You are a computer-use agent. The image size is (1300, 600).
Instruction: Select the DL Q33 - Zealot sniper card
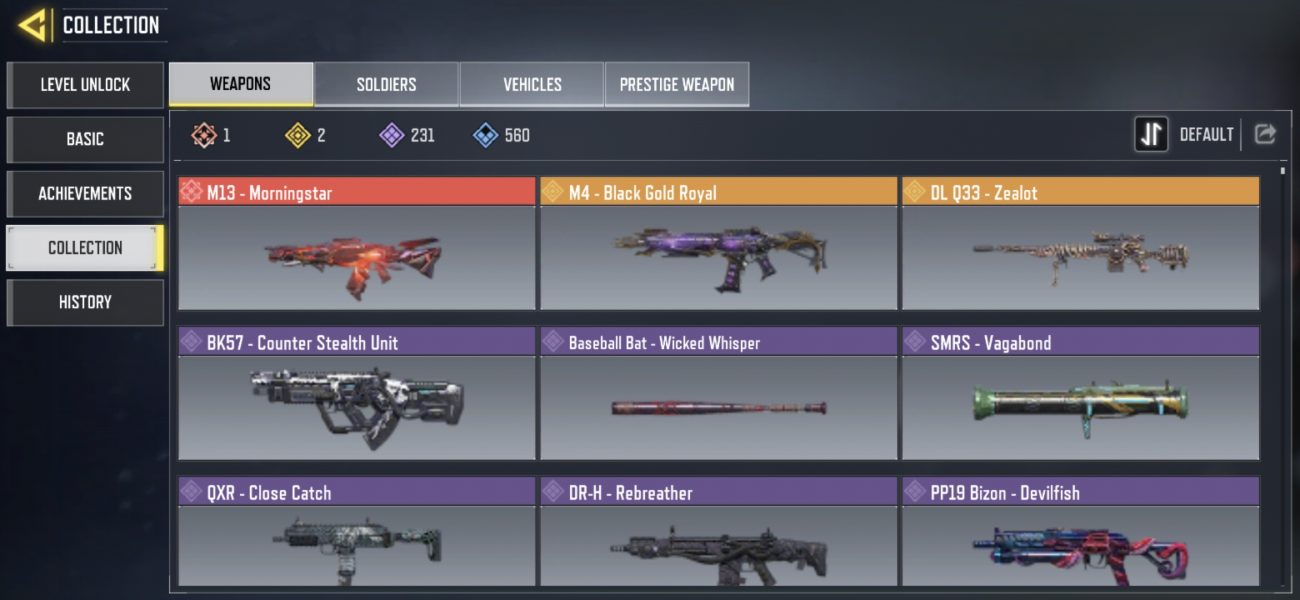[x=1080, y=245]
